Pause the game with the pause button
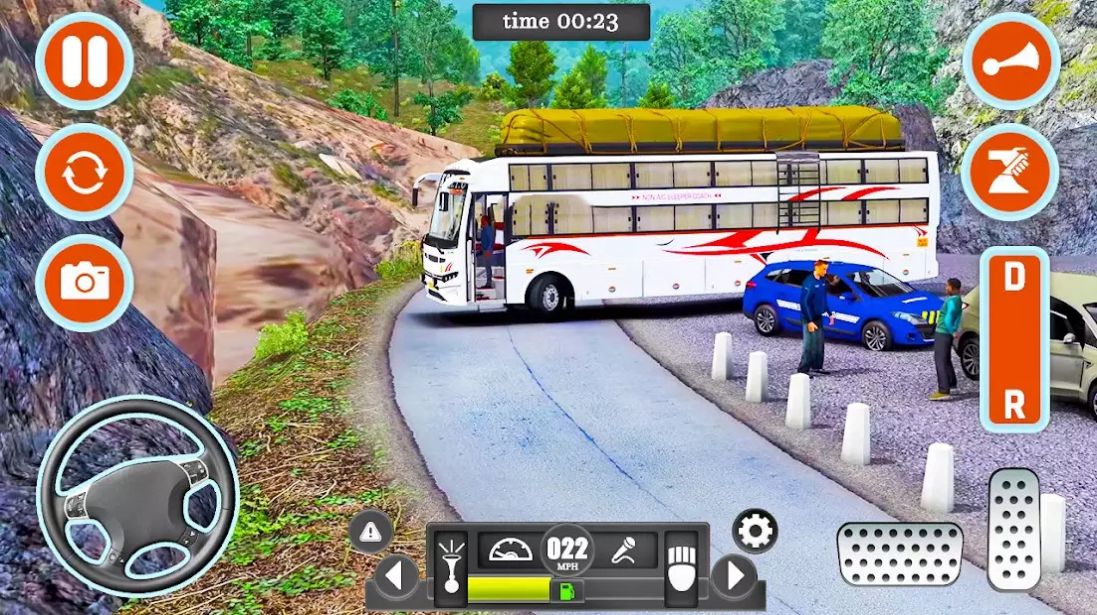Screen dimensions: 1097x615 tap(84, 62)
